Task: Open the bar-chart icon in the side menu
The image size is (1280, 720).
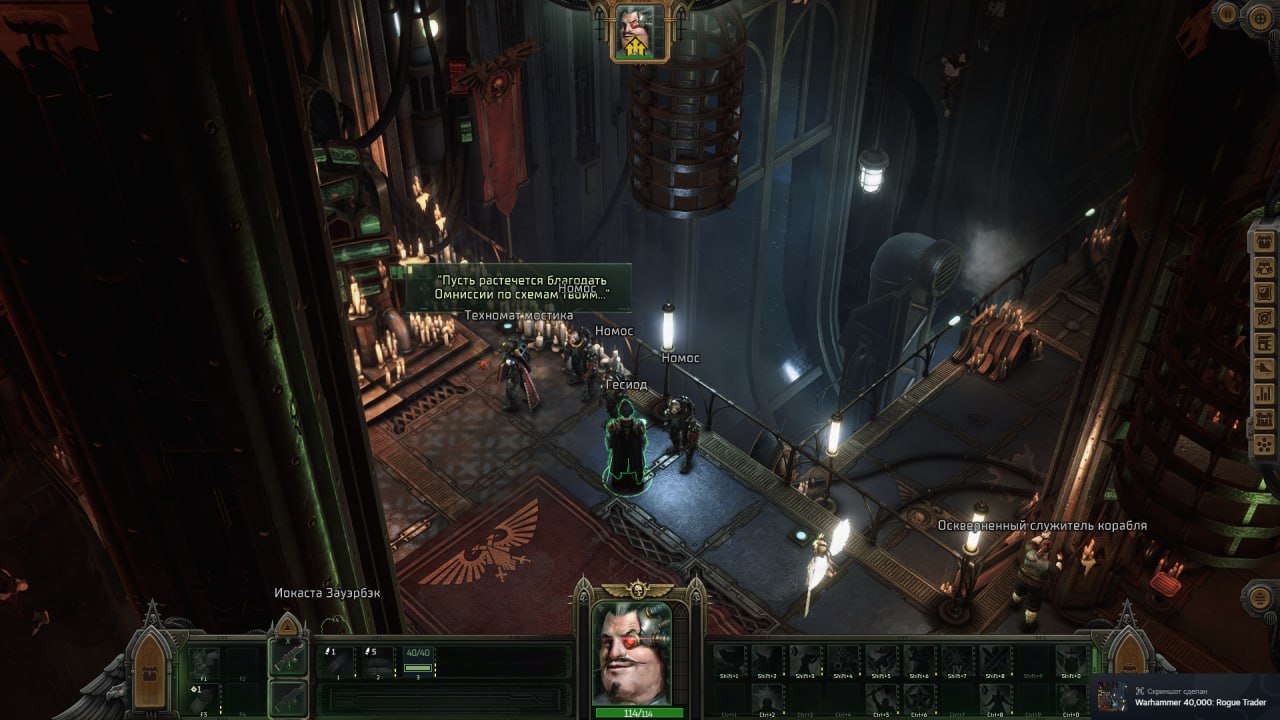Action: point(1263,392)
